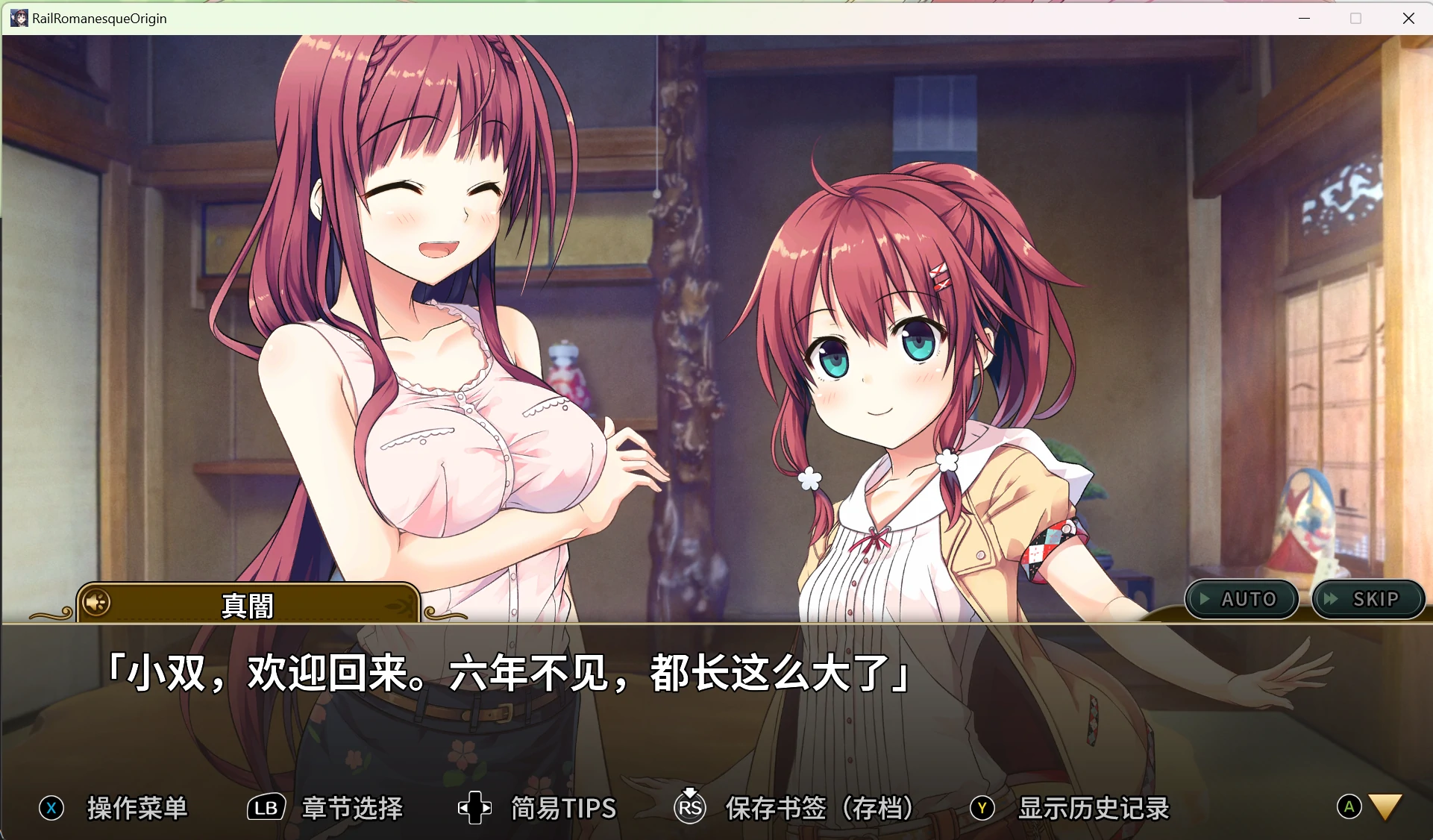Click the RailRomanesqueOrigin app icon in title bar
Image resolution: width=1433 pixels, height=840 pixels.
[18, 18]
